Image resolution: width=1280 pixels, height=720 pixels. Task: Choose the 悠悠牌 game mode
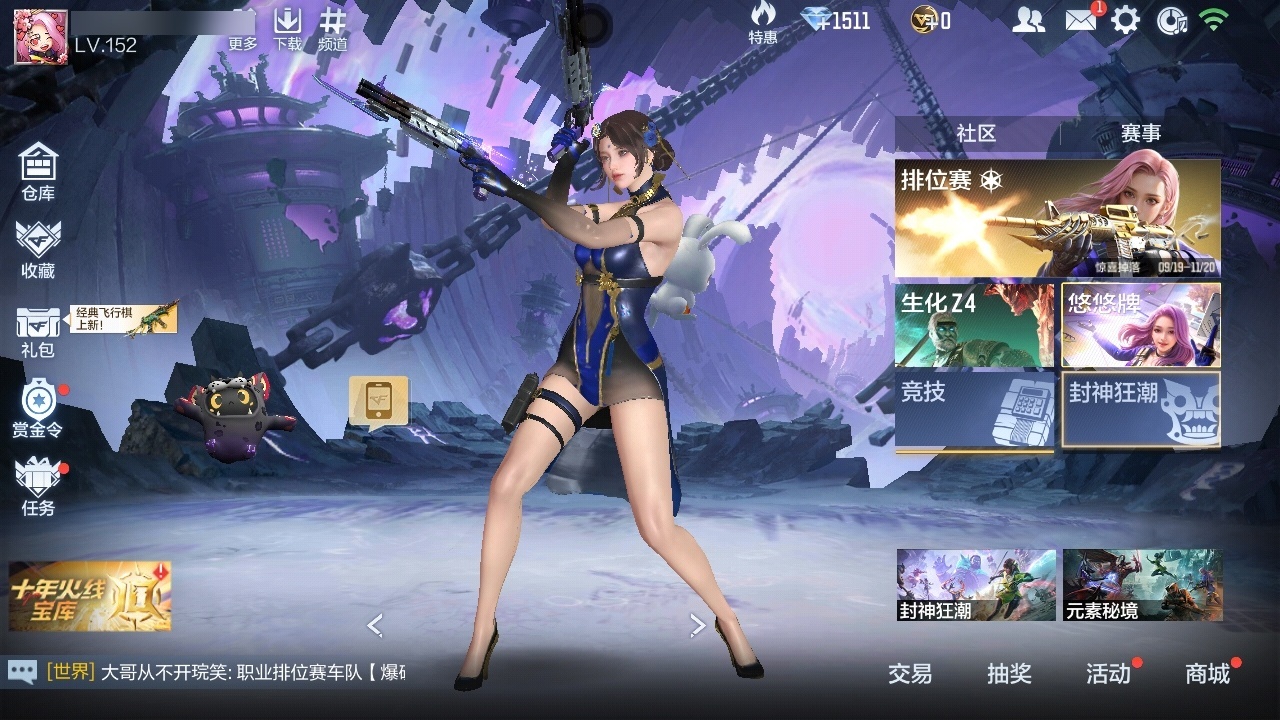coord(1141,325)
